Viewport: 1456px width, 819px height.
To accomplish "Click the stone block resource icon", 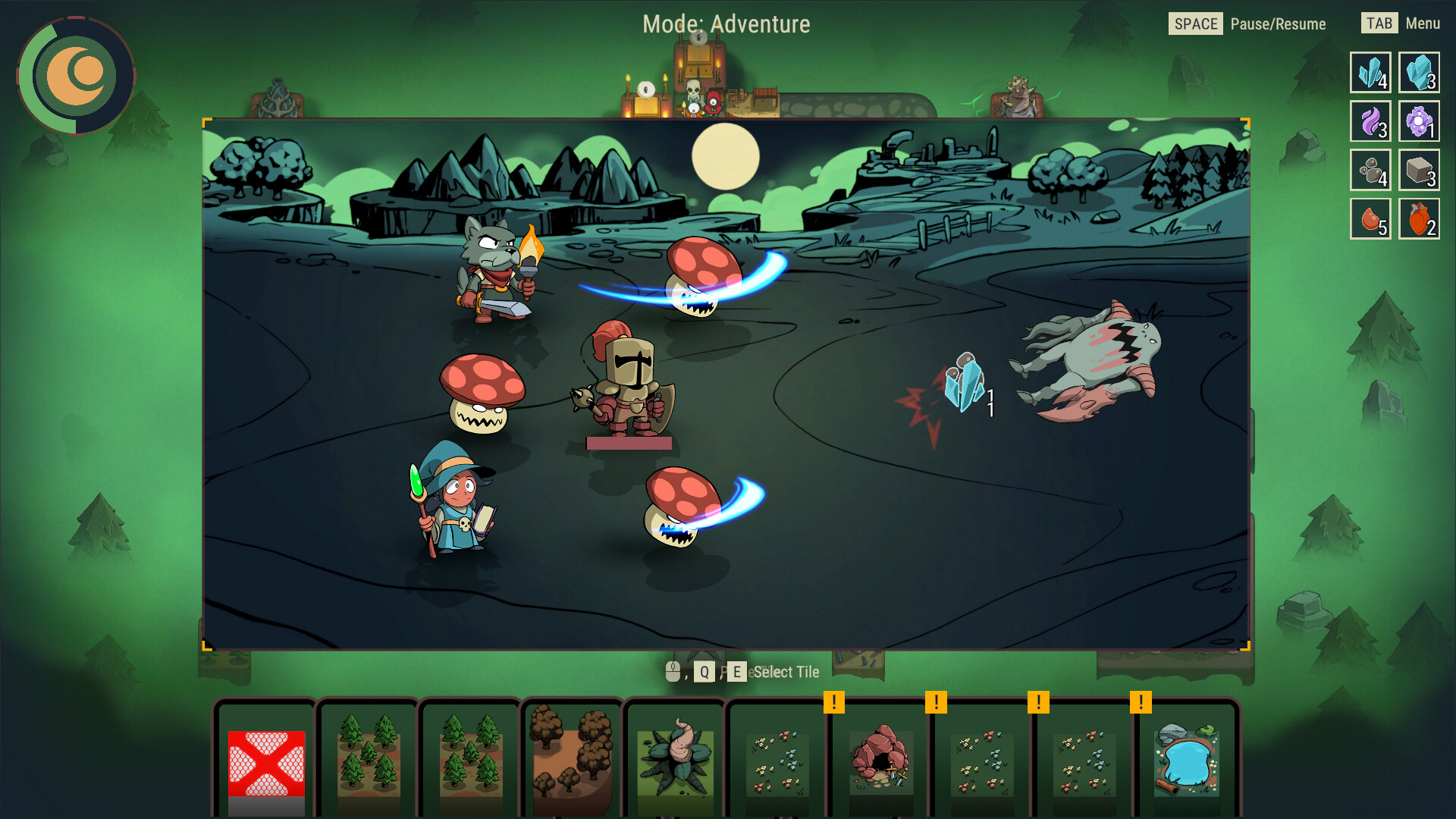I will (x=1419, y=170).
